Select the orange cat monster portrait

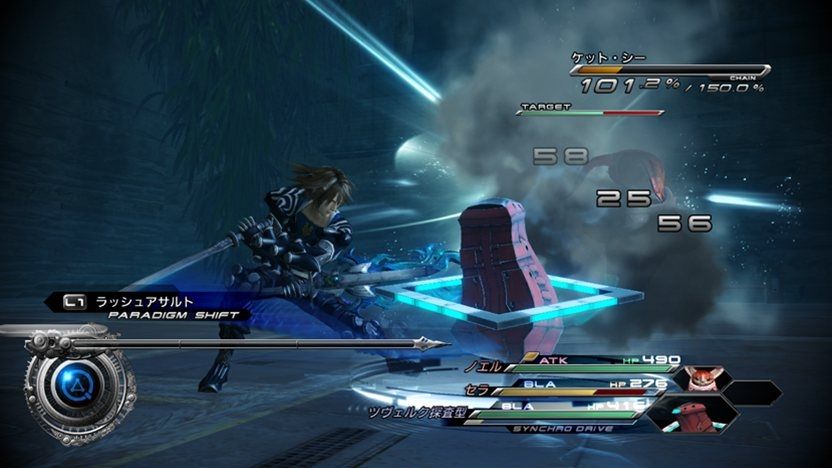703,380
